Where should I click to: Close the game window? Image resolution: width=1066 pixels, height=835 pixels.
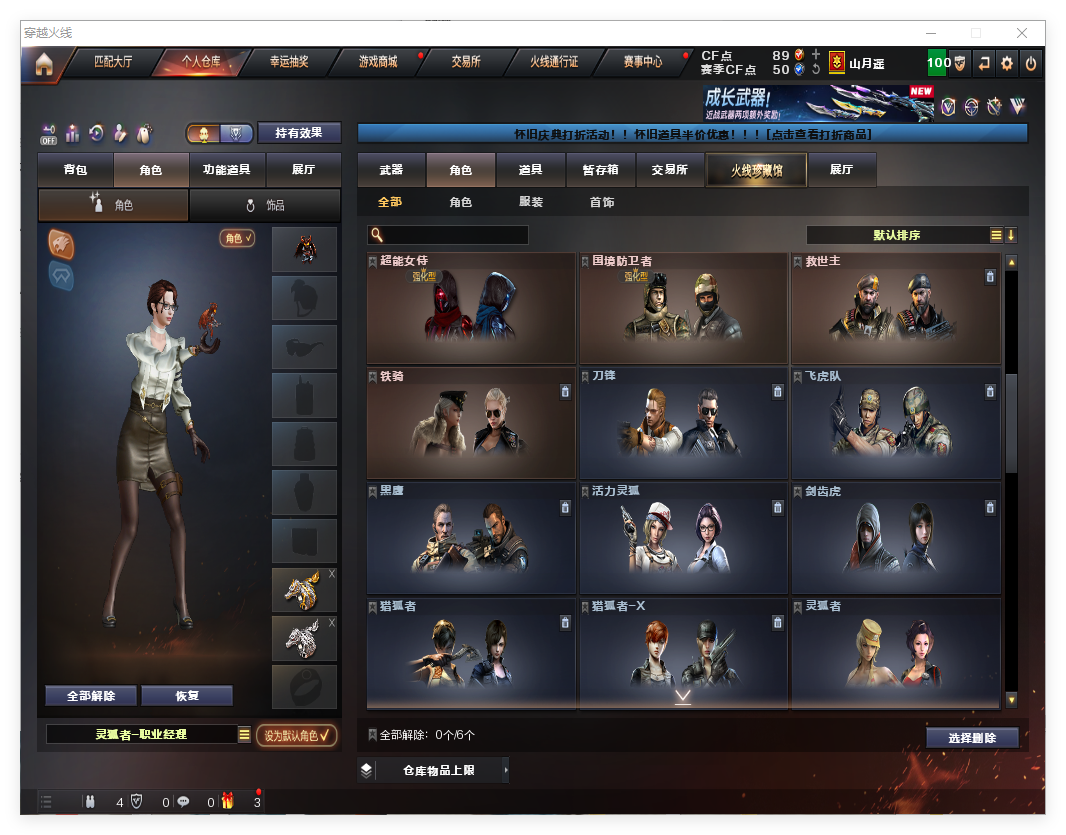tap(1022, 33)
